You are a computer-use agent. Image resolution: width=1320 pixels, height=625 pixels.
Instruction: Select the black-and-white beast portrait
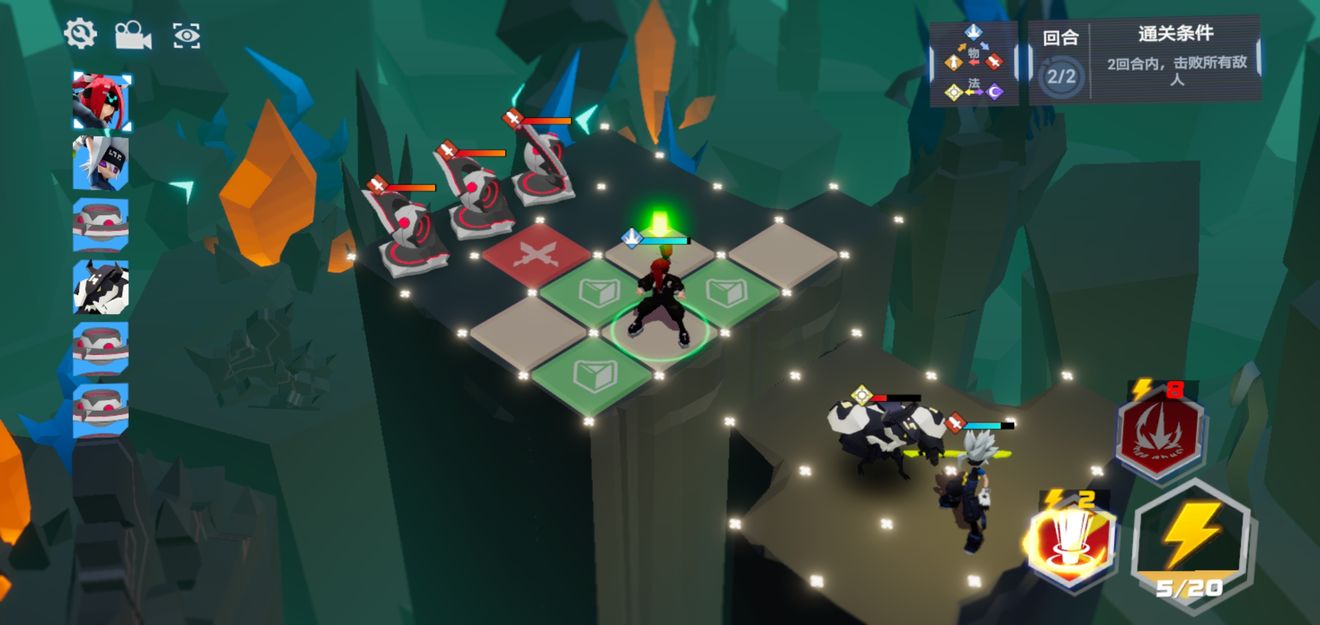point(101,287)
